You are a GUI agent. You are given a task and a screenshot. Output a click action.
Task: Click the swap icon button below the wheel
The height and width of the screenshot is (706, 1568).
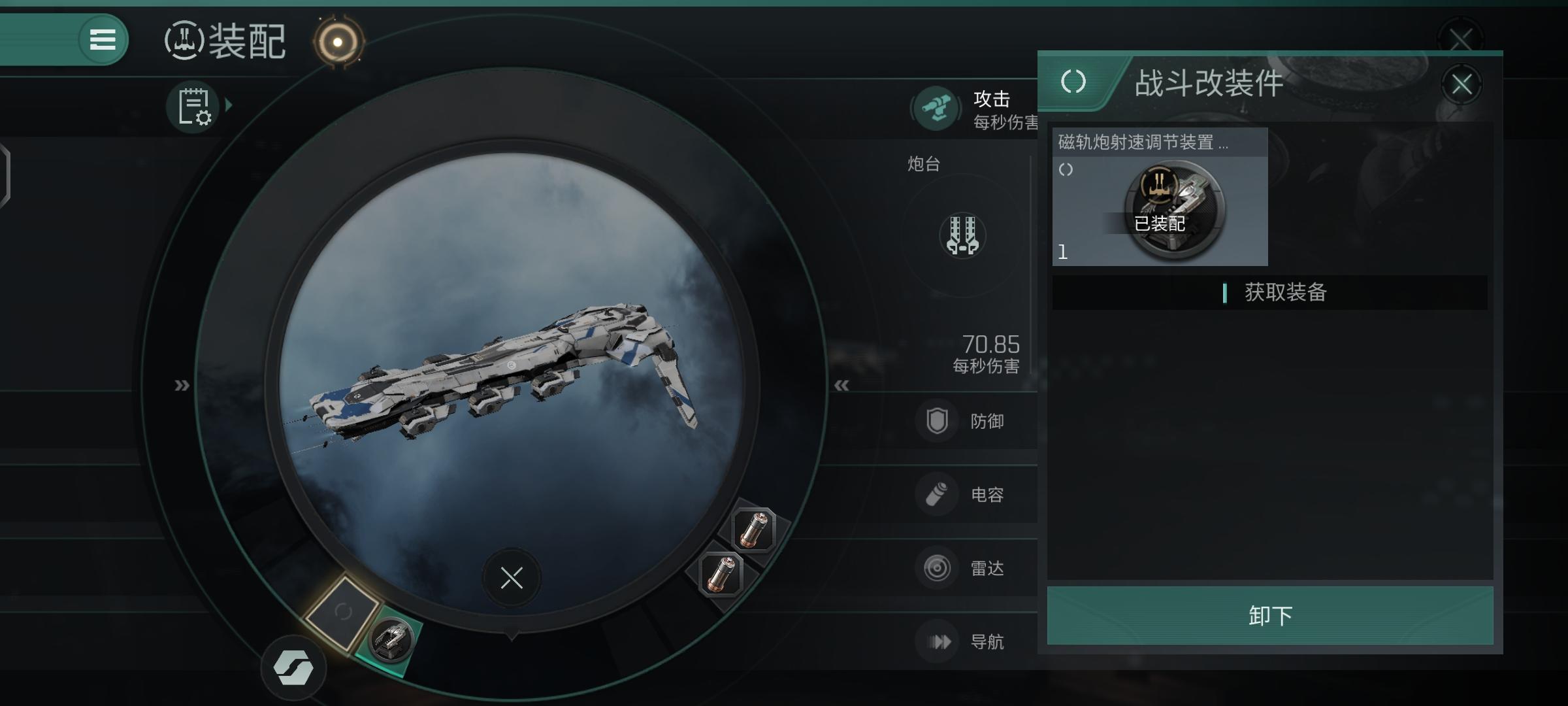pyautogui.click(x=293, y=667)
